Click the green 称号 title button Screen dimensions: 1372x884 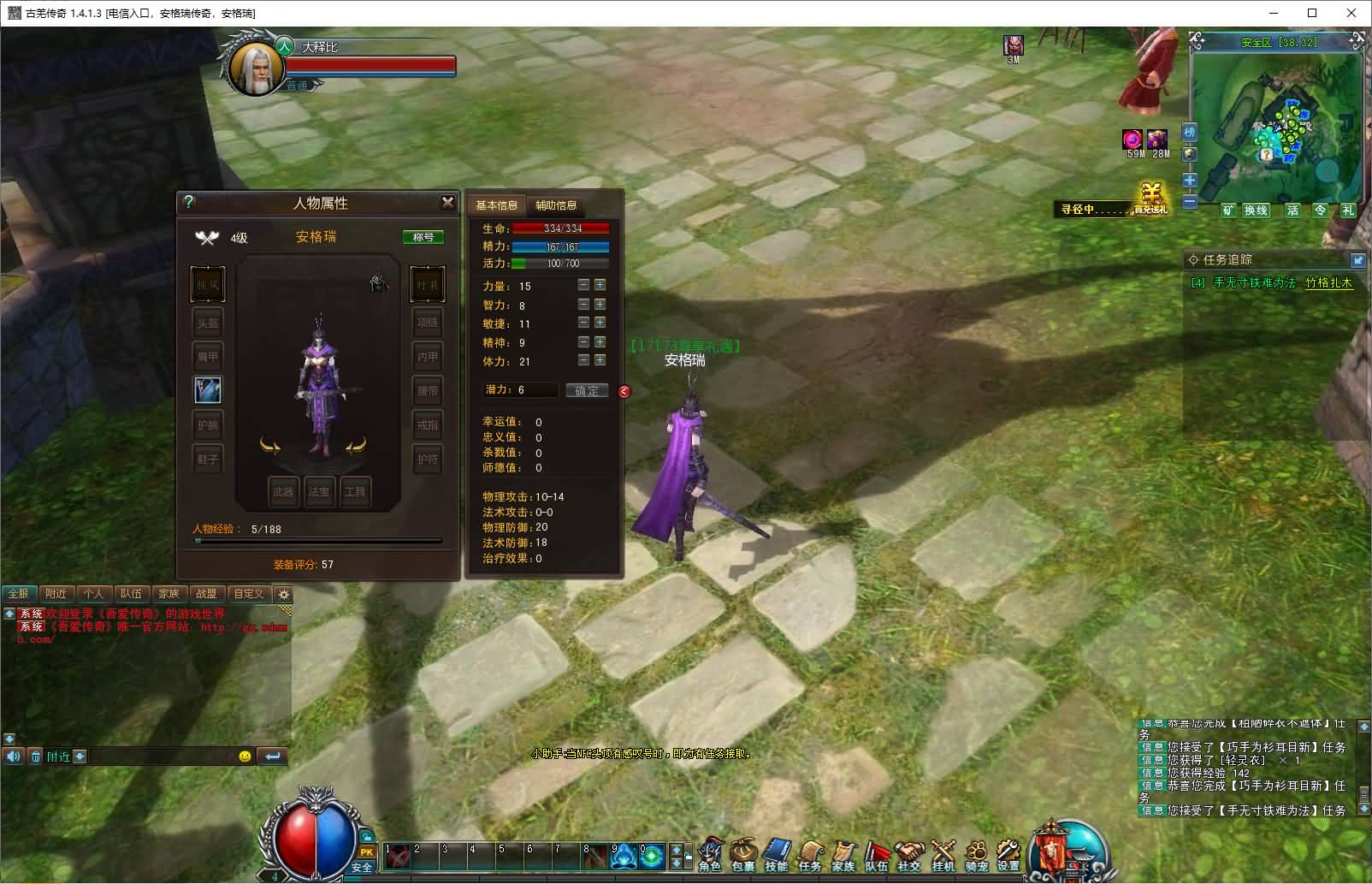[x=423, y=237]
